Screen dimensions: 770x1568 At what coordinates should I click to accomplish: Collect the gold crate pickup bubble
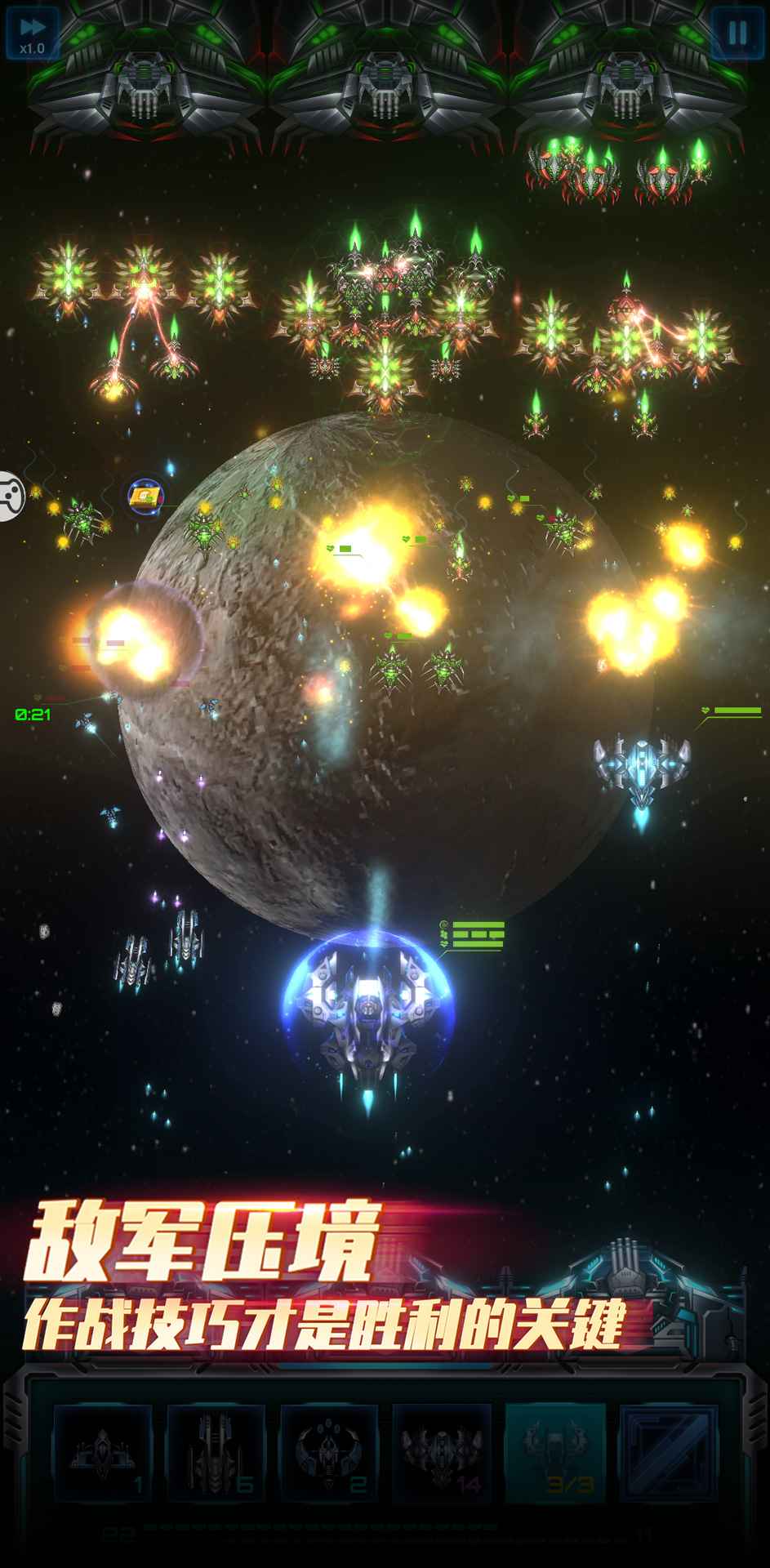144,496
